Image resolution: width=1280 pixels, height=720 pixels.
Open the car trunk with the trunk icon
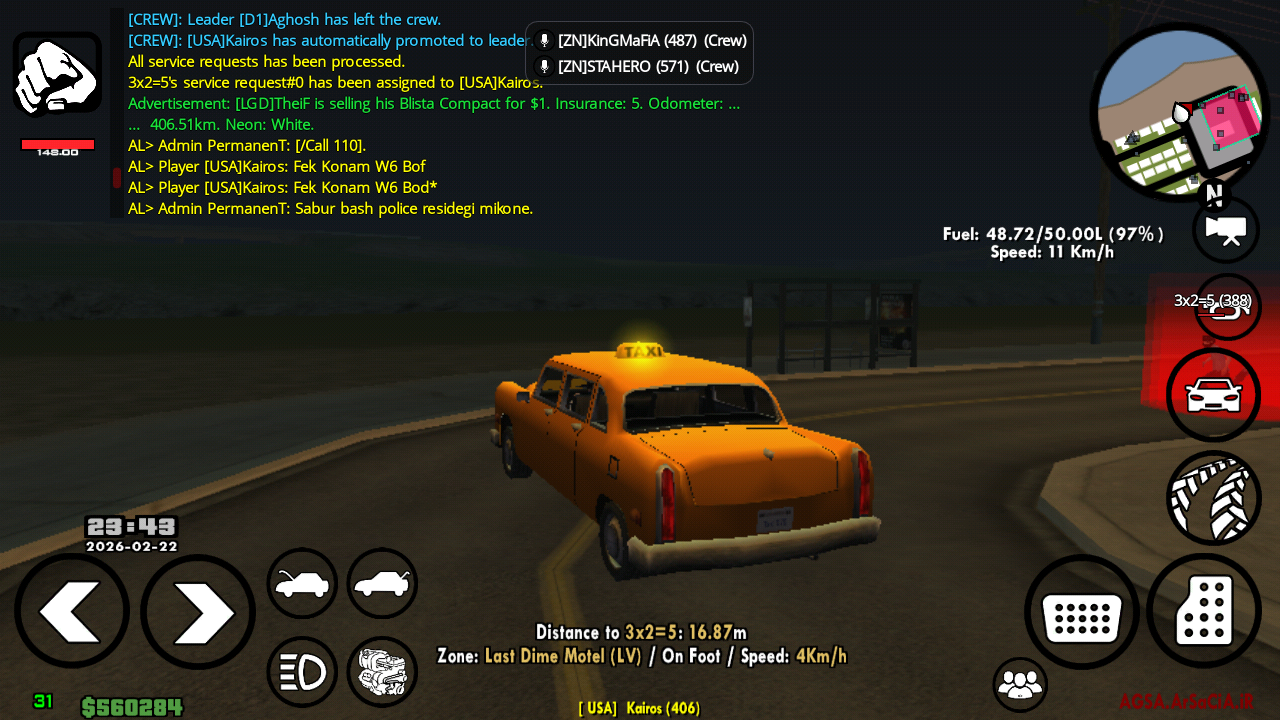click(382, 583)
